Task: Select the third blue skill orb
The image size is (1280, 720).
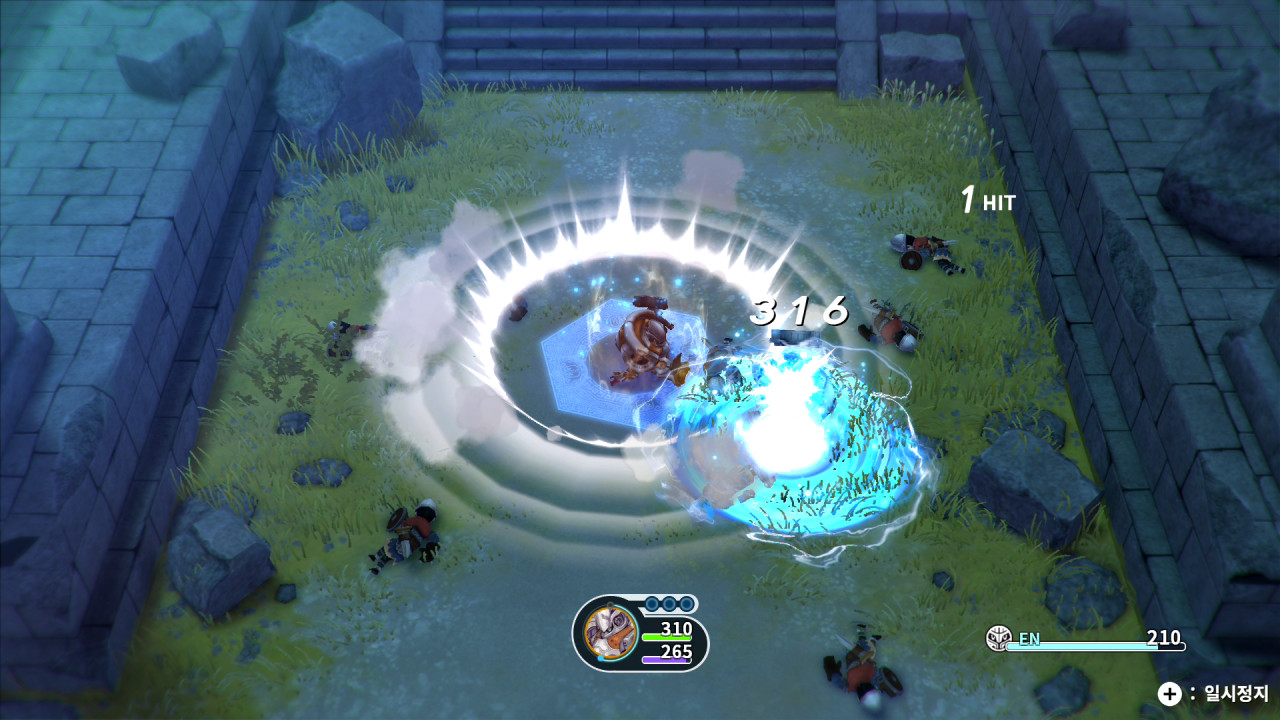Action: click(686, 604)
